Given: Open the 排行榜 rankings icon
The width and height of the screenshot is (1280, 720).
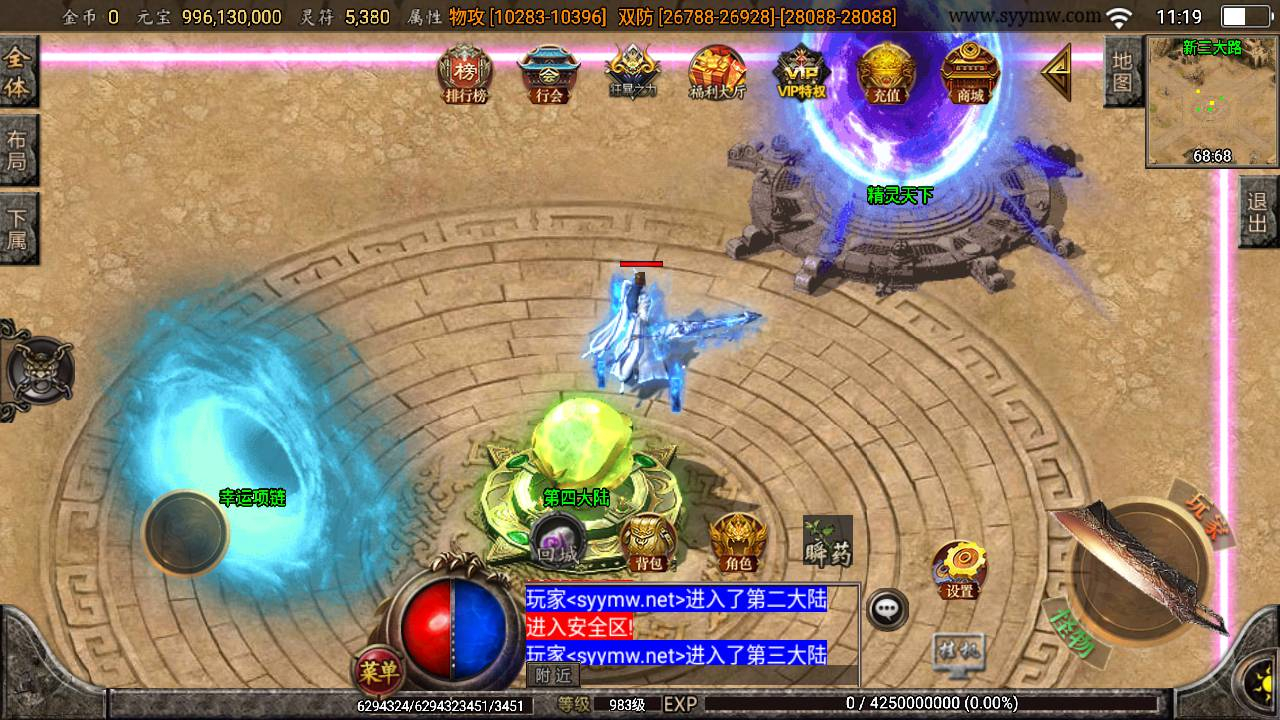Looking at the screenshot, I should coord(465,74).
